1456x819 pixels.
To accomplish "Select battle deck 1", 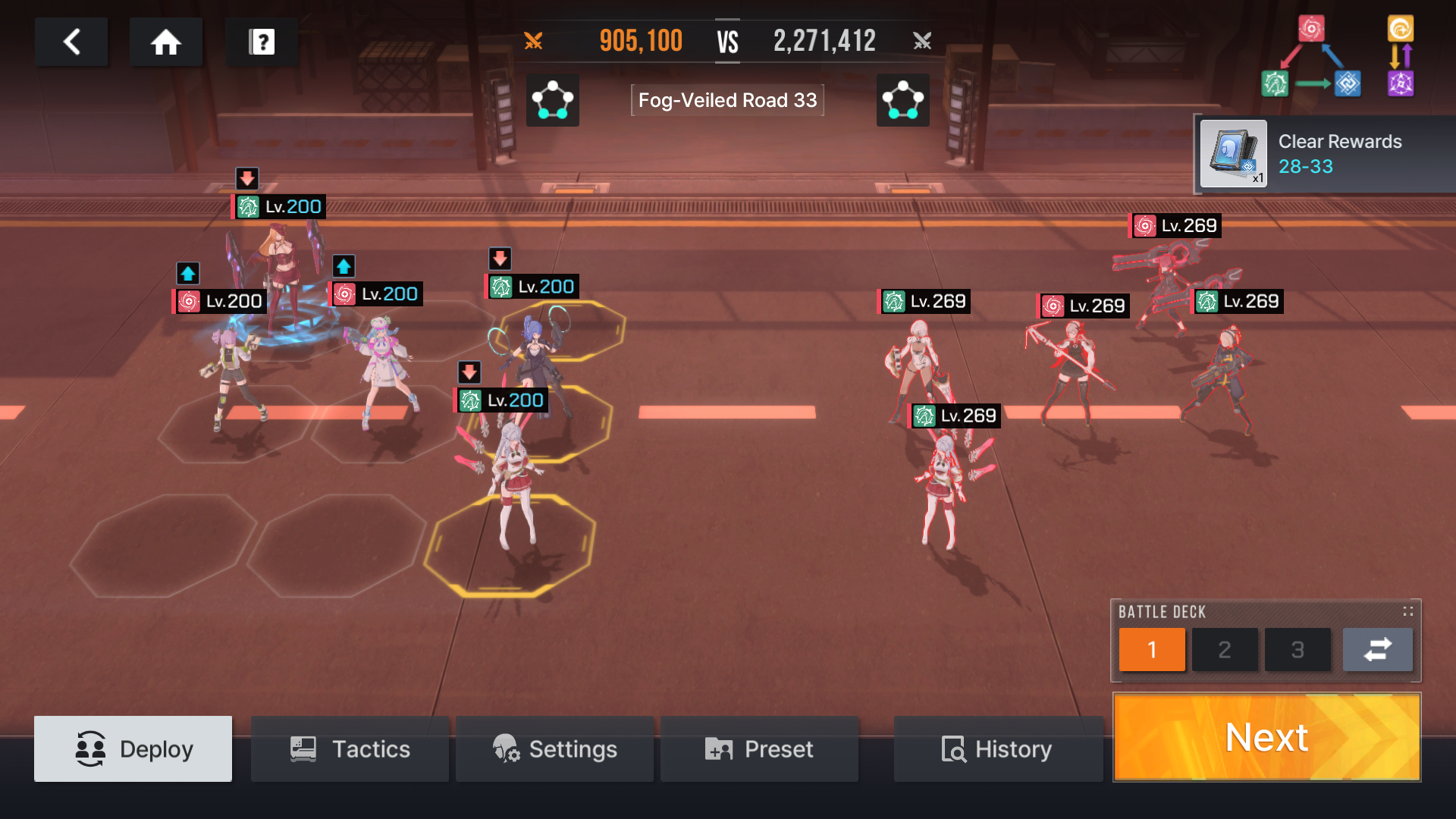I will [x=1151, y=650].
